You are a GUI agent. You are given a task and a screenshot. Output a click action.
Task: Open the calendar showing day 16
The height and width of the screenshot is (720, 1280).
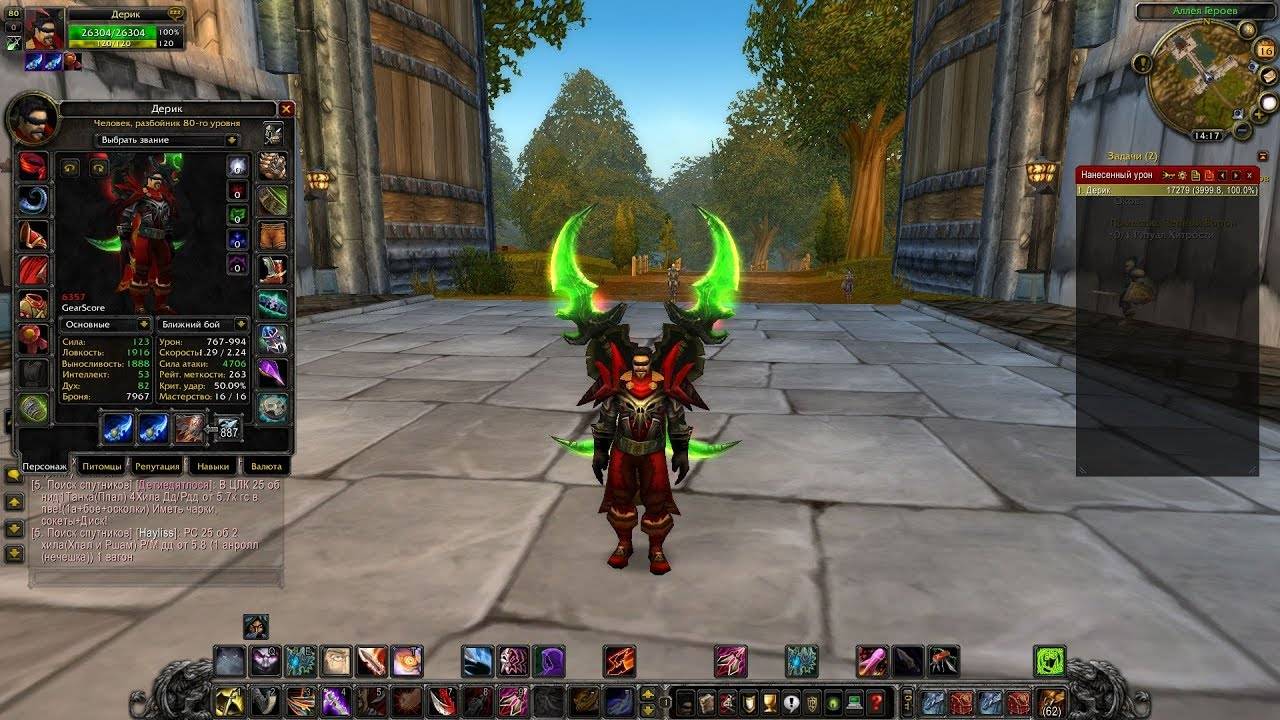1265,50
